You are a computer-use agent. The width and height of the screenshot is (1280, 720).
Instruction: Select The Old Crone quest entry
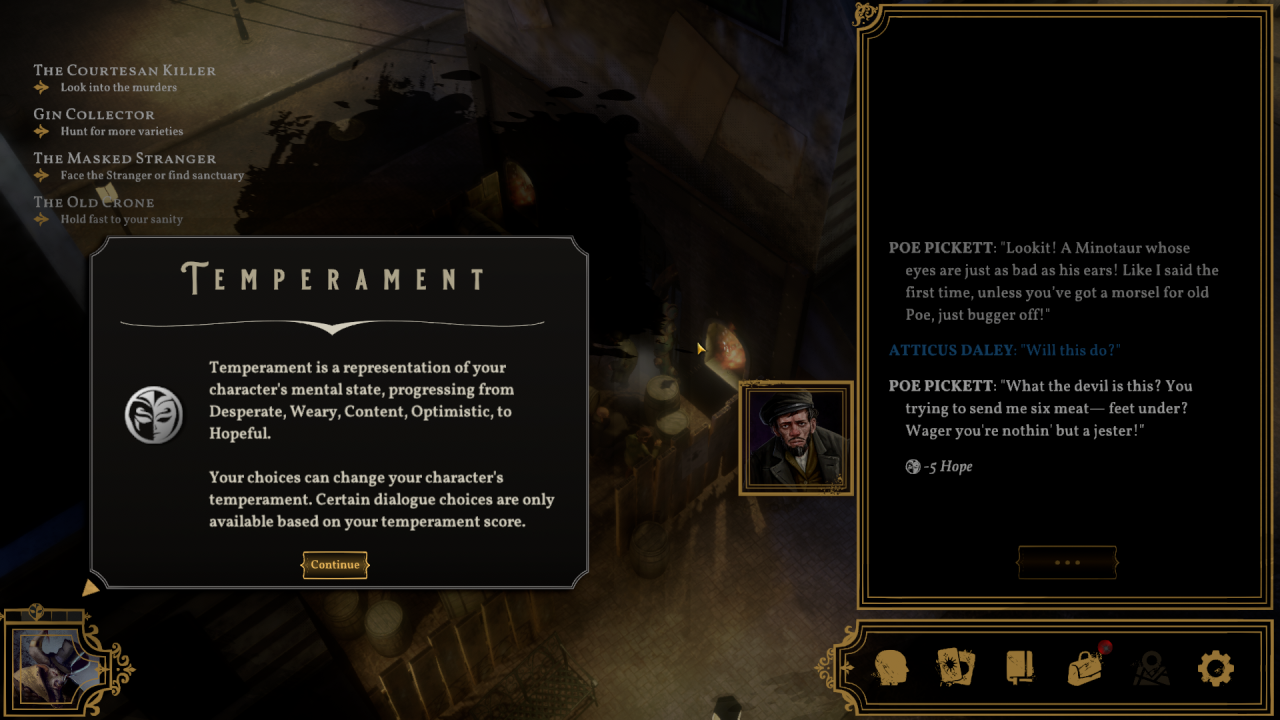tap(94, 203)
